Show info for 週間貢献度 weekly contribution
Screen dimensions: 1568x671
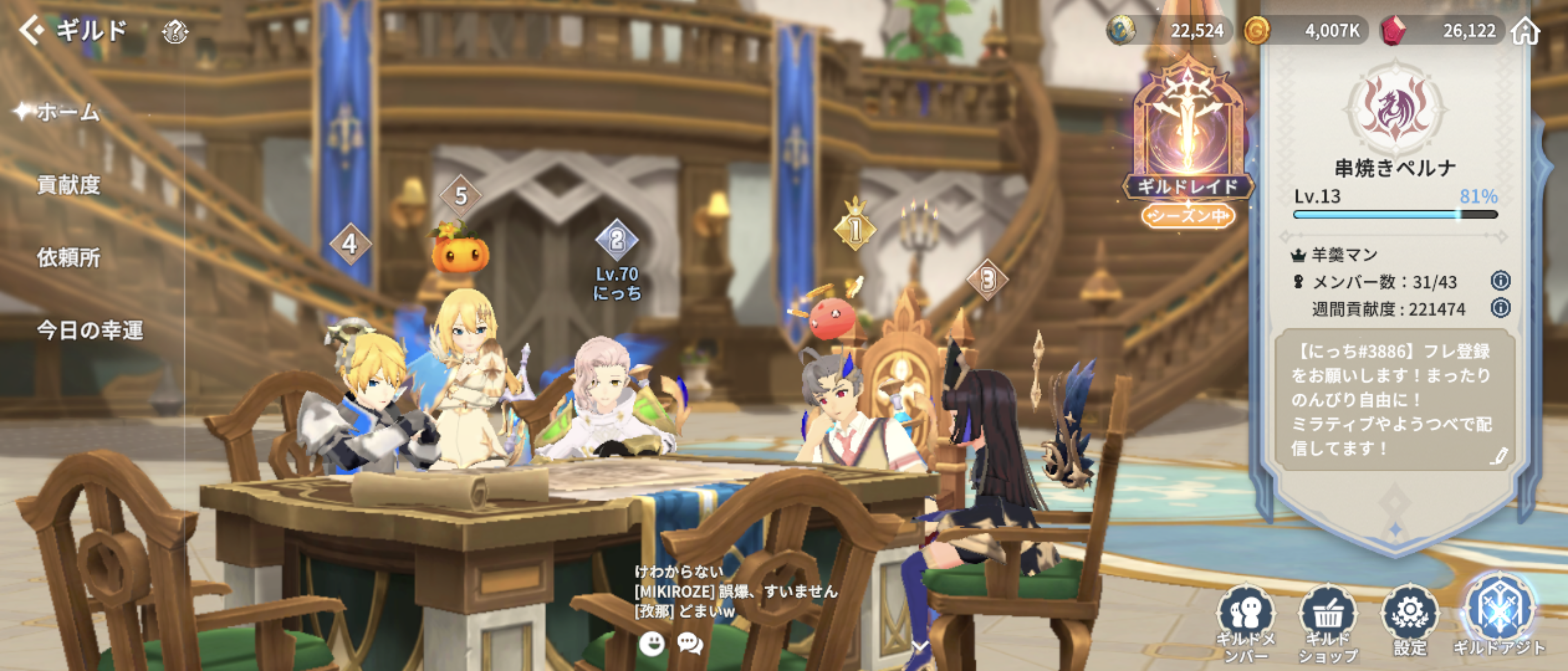coord(1501,308)
